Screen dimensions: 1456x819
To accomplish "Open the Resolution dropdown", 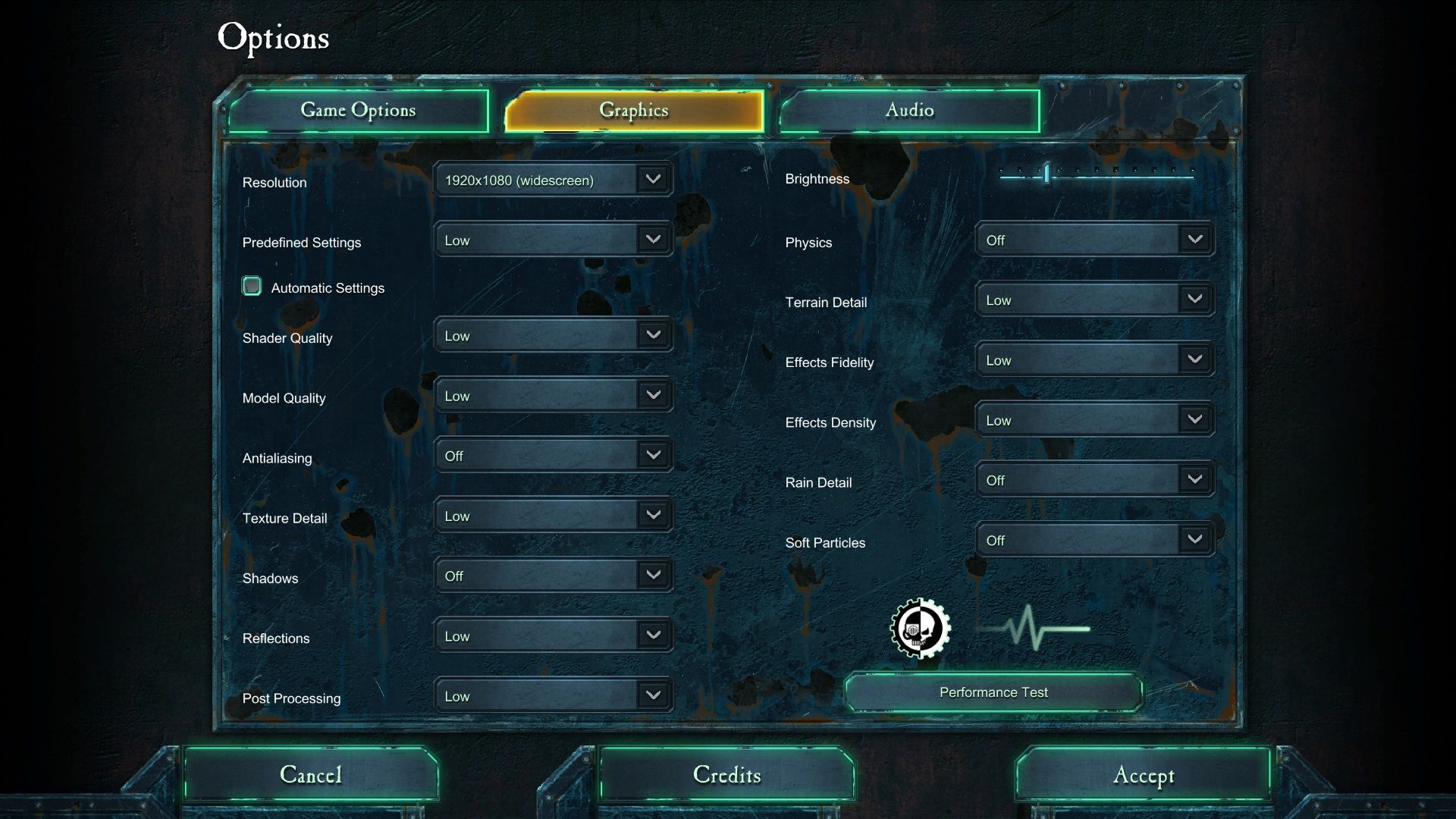I will (553, 180).
